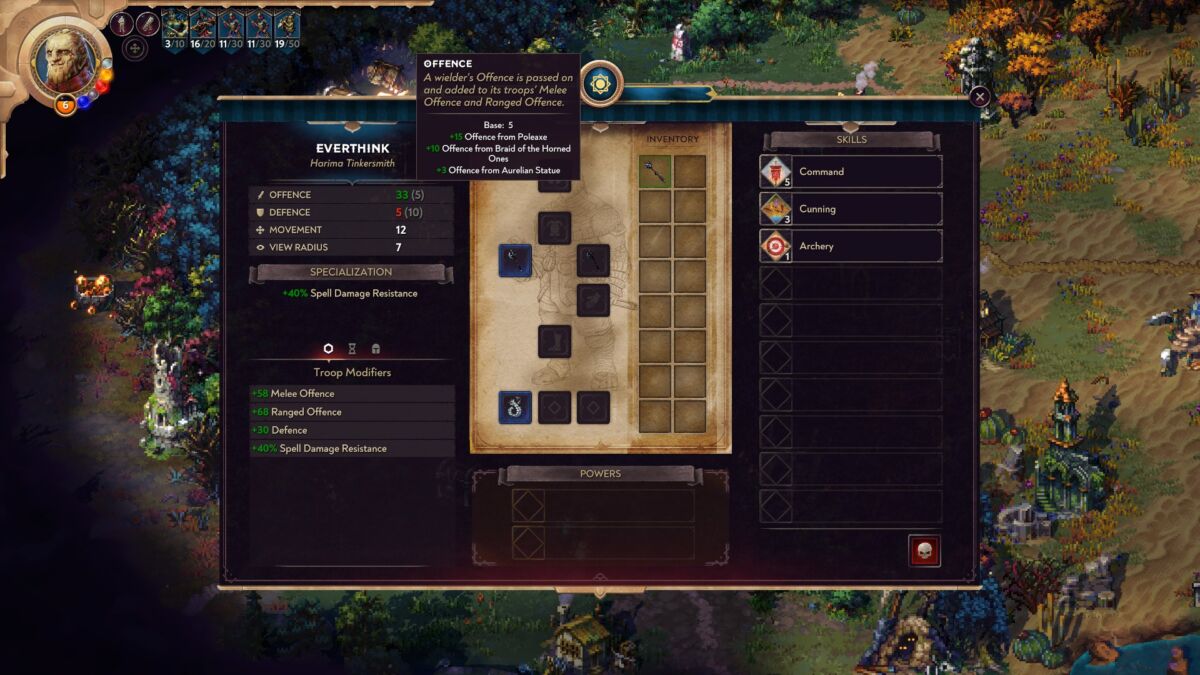Viewport: 1200px width, 675px height.
Task: Select the equipped serpent braid trinket
Action: tap(515, 407)
